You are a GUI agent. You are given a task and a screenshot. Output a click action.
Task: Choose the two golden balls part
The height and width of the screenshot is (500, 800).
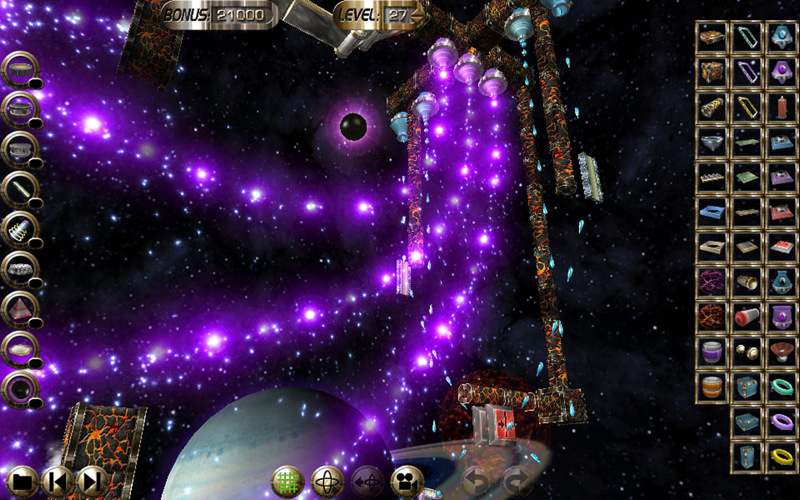pyautogui.click(x=746, y=351)
